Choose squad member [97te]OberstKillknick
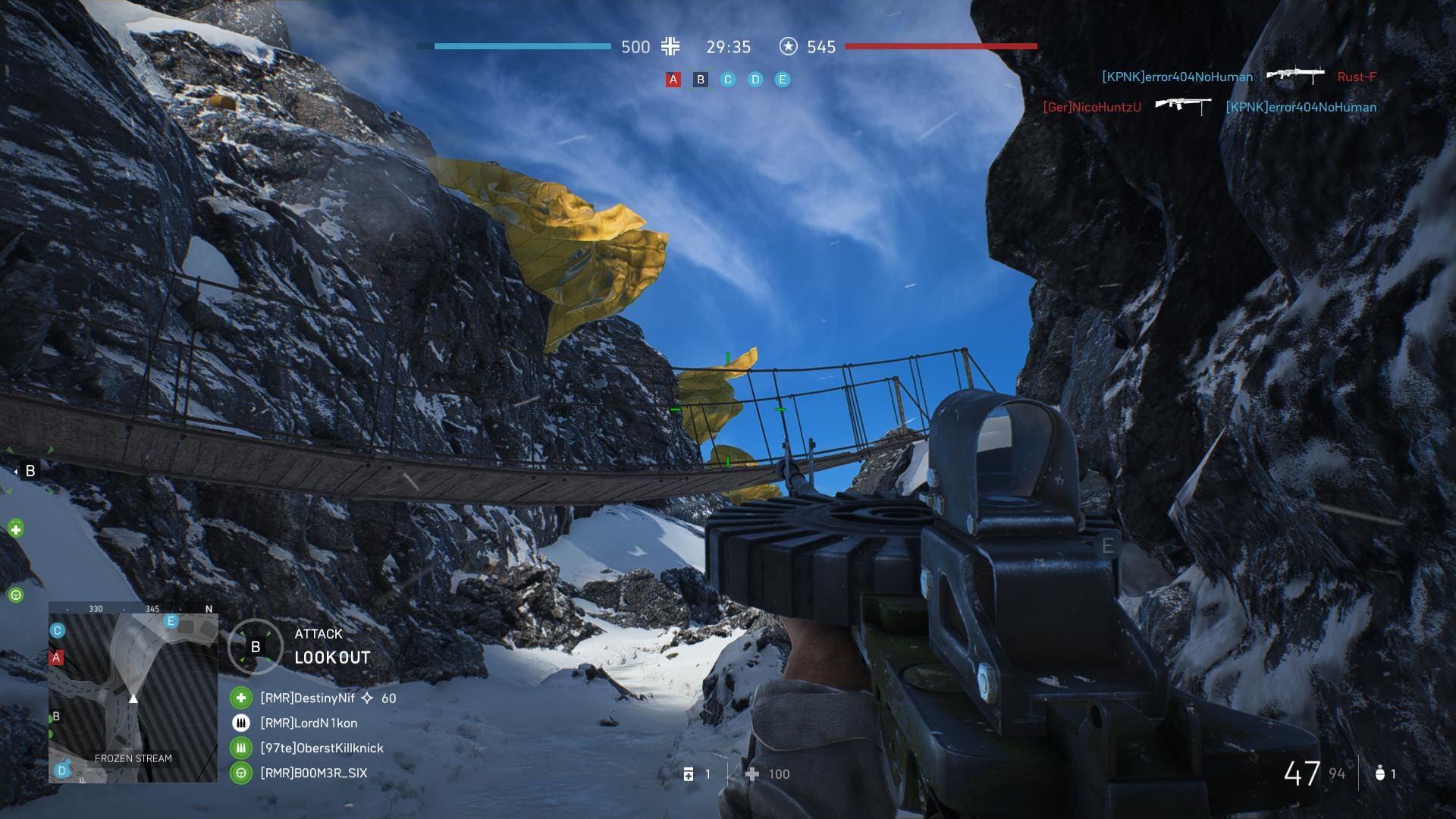This screenshot has height=819, width=1456. pos(322,748)
